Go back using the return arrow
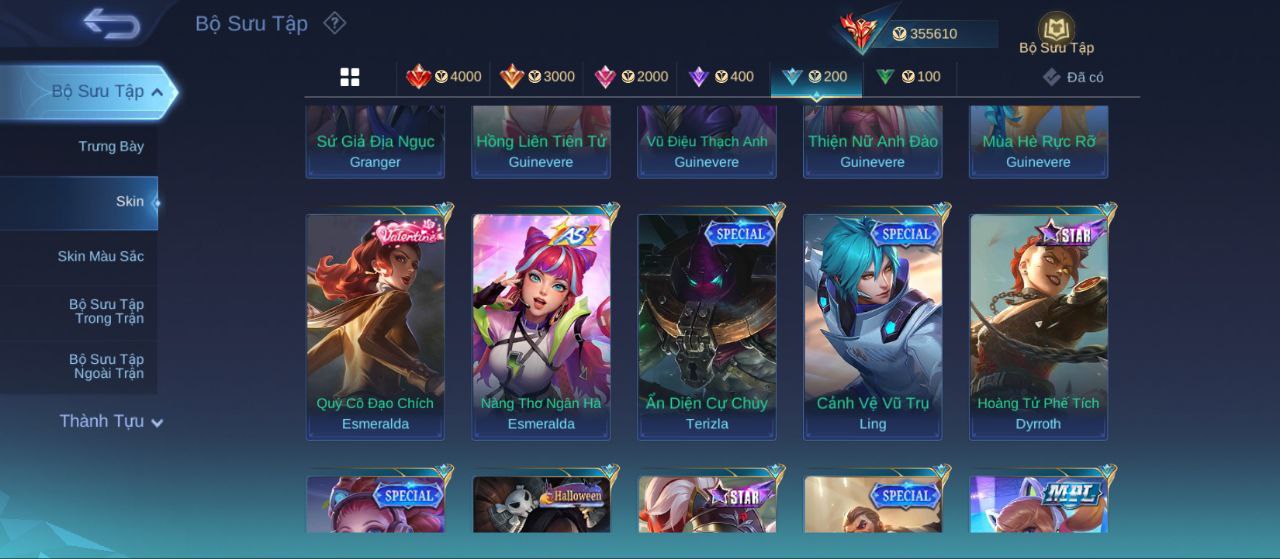The height and width of the screenshot is (559, 1280). (x=111, y=23)
